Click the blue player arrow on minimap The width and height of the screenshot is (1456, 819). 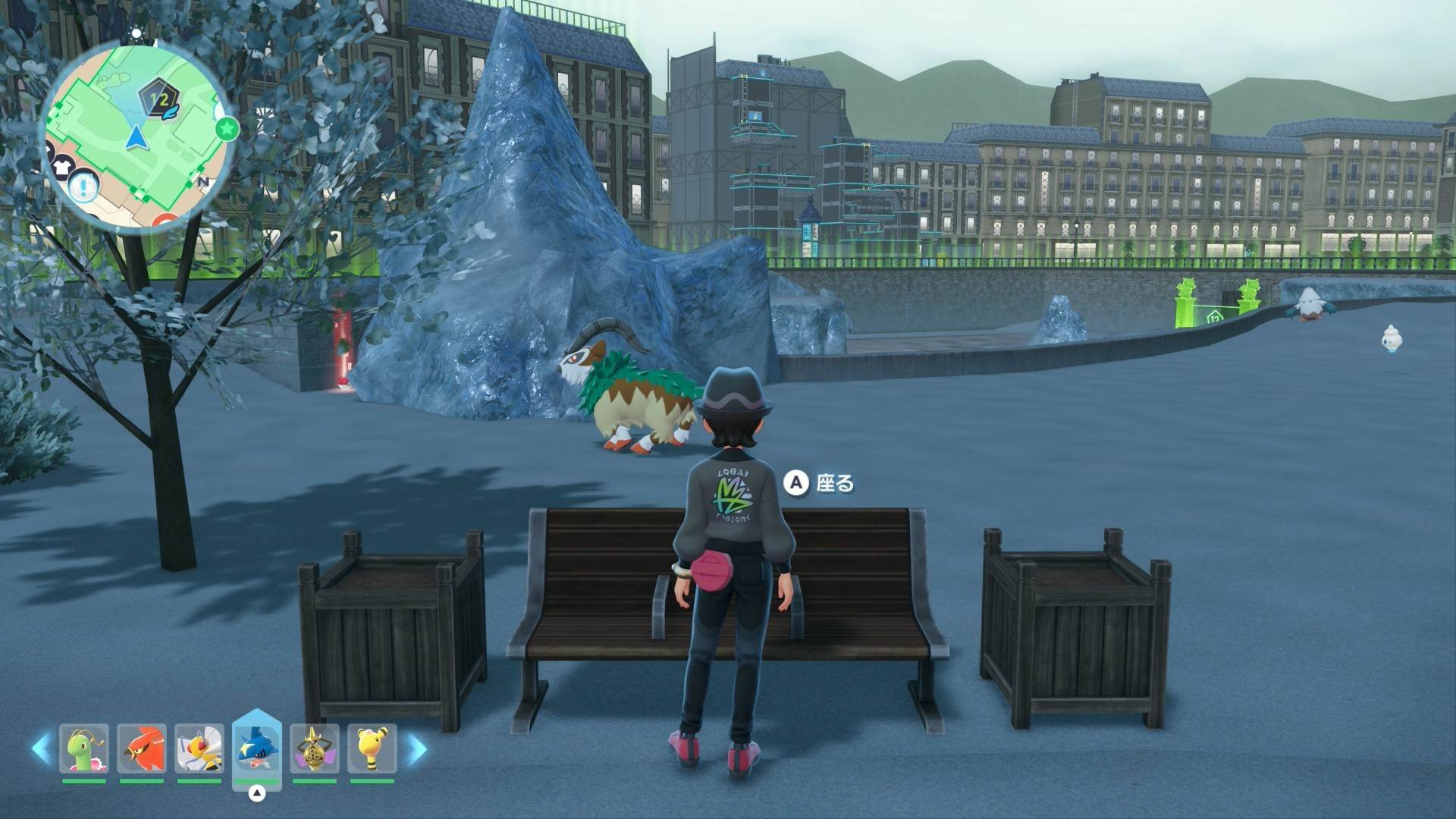(x=136, y=138)
